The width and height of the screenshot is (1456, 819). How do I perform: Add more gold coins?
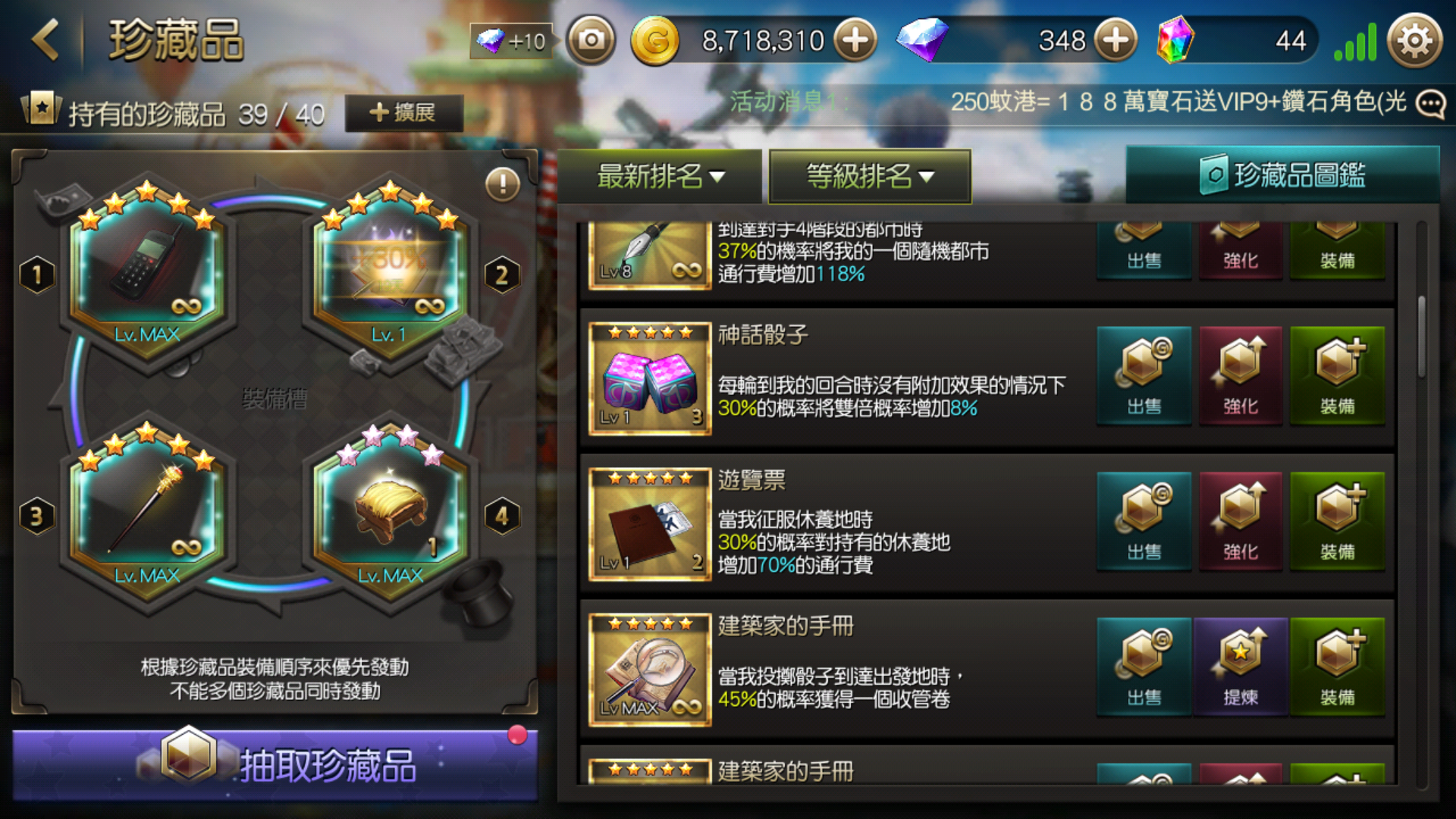click(855, 40)
